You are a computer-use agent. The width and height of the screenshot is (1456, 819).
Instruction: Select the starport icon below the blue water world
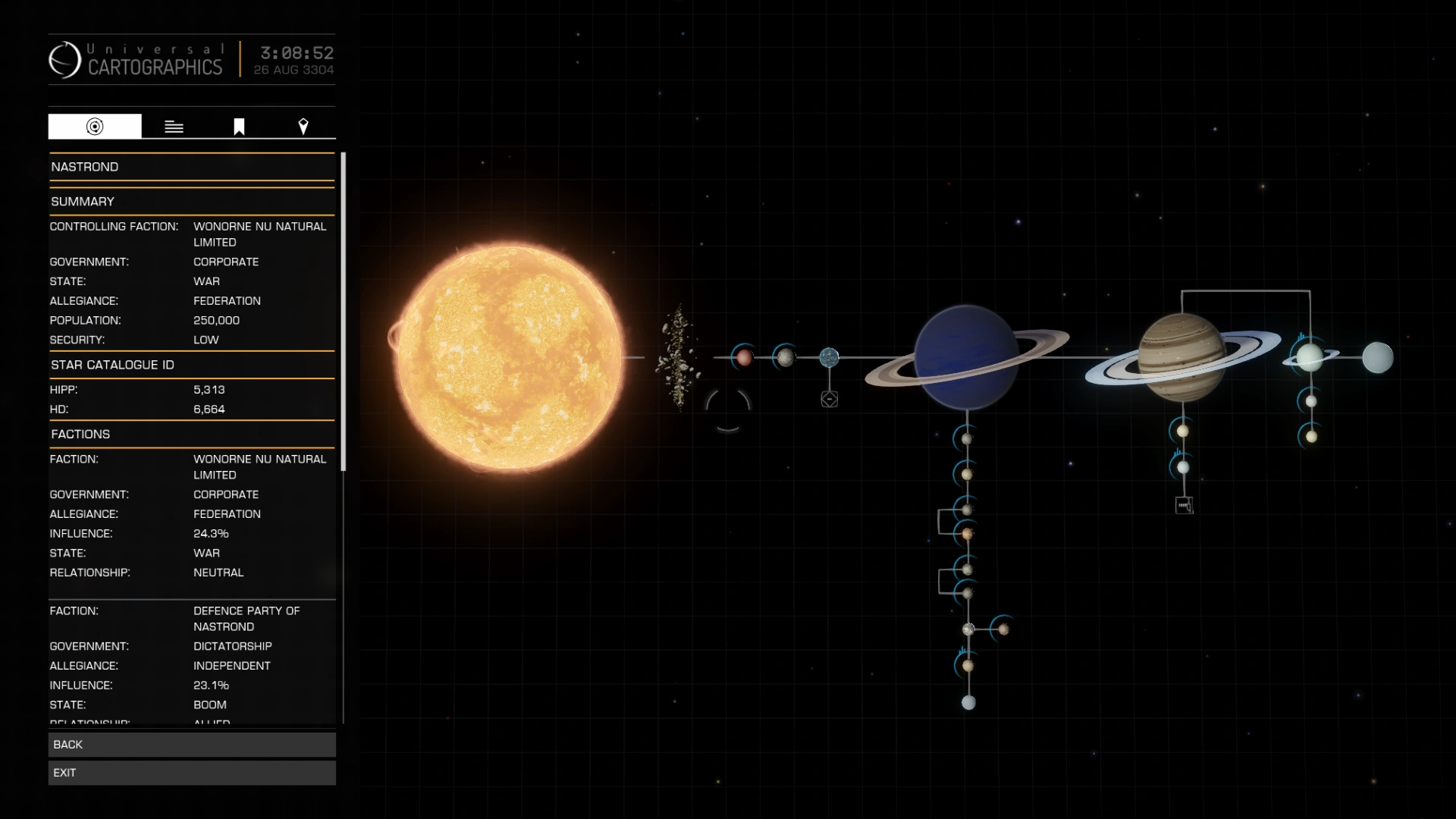point(830,400)
